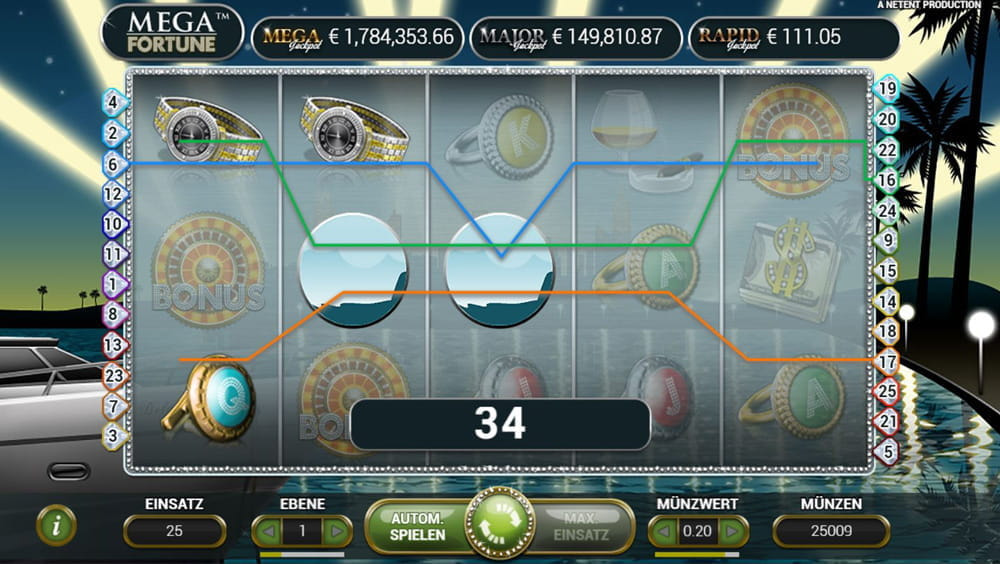Image resolution: width=1000 pixels, height=564 pixels.
Task: Open the green info paytable button
Action: point(56,525)
